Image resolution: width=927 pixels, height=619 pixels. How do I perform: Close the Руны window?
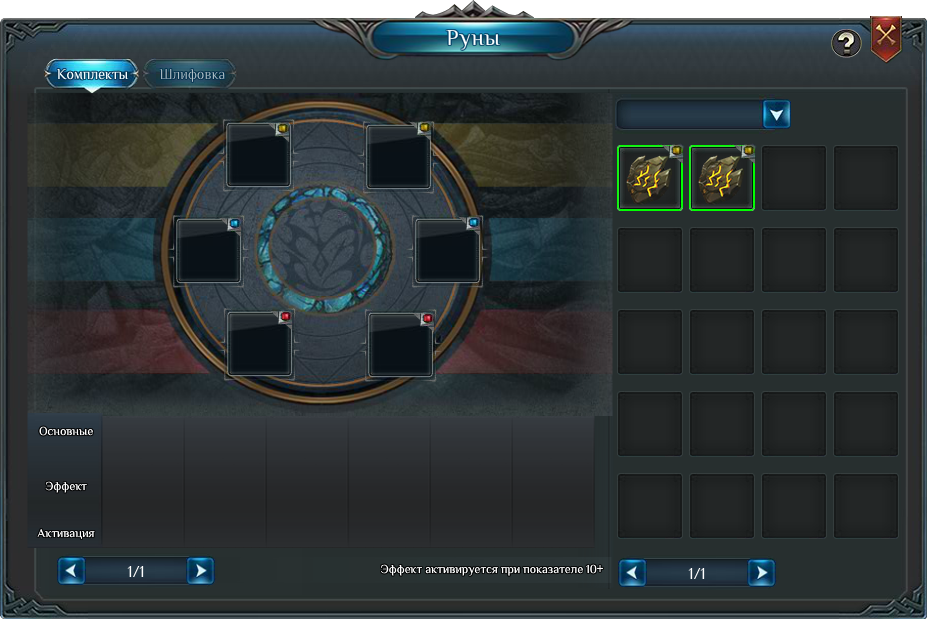click(x=886, y=37)
